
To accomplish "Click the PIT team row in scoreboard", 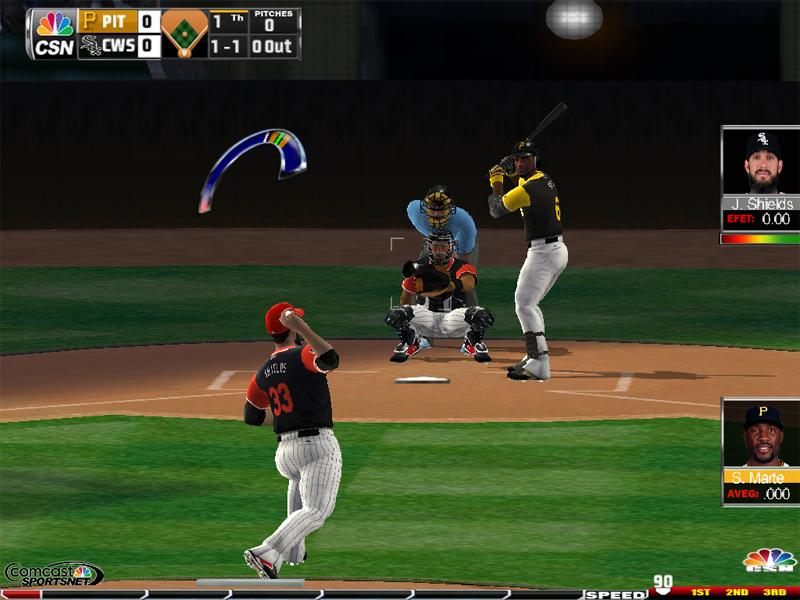I will pos(119,20).
